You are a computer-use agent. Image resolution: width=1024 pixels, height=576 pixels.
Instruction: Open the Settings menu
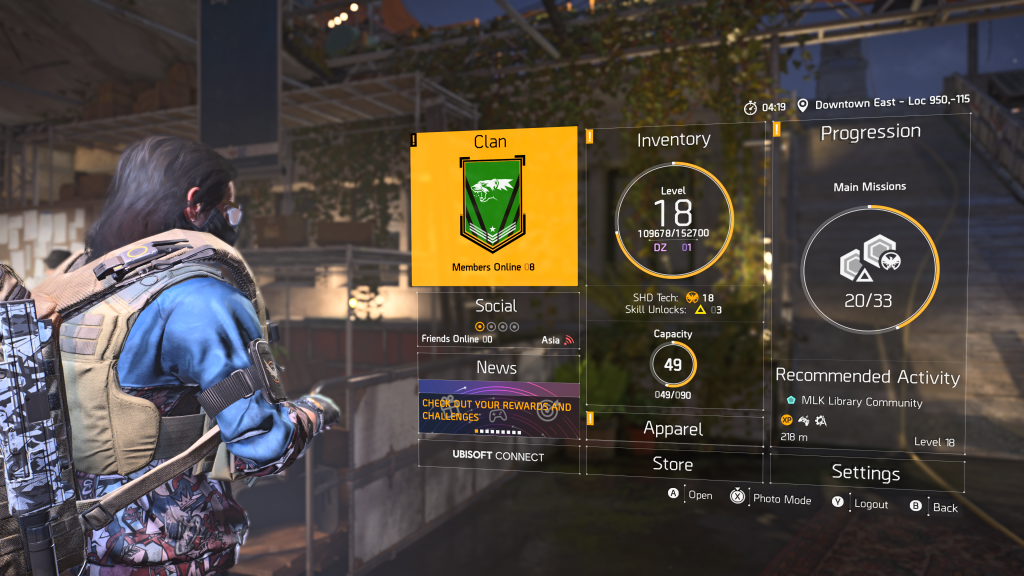(x=866, y=473)
